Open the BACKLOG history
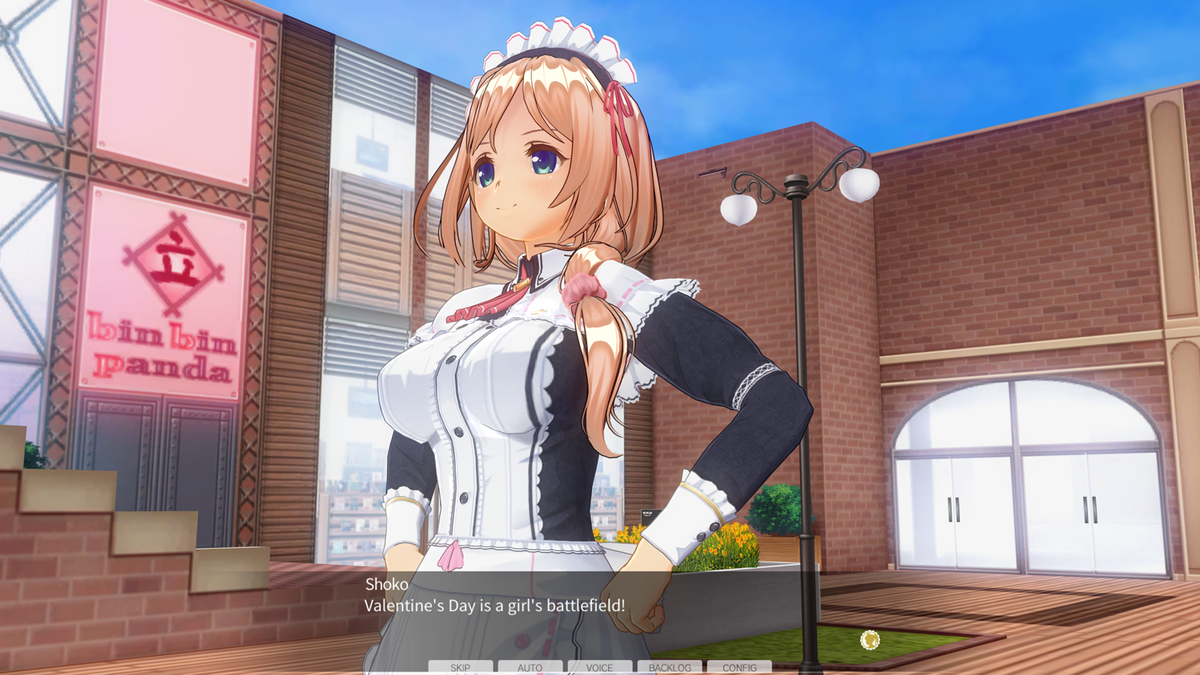This screenshot has height=675, width=1200. click(669, 667)
